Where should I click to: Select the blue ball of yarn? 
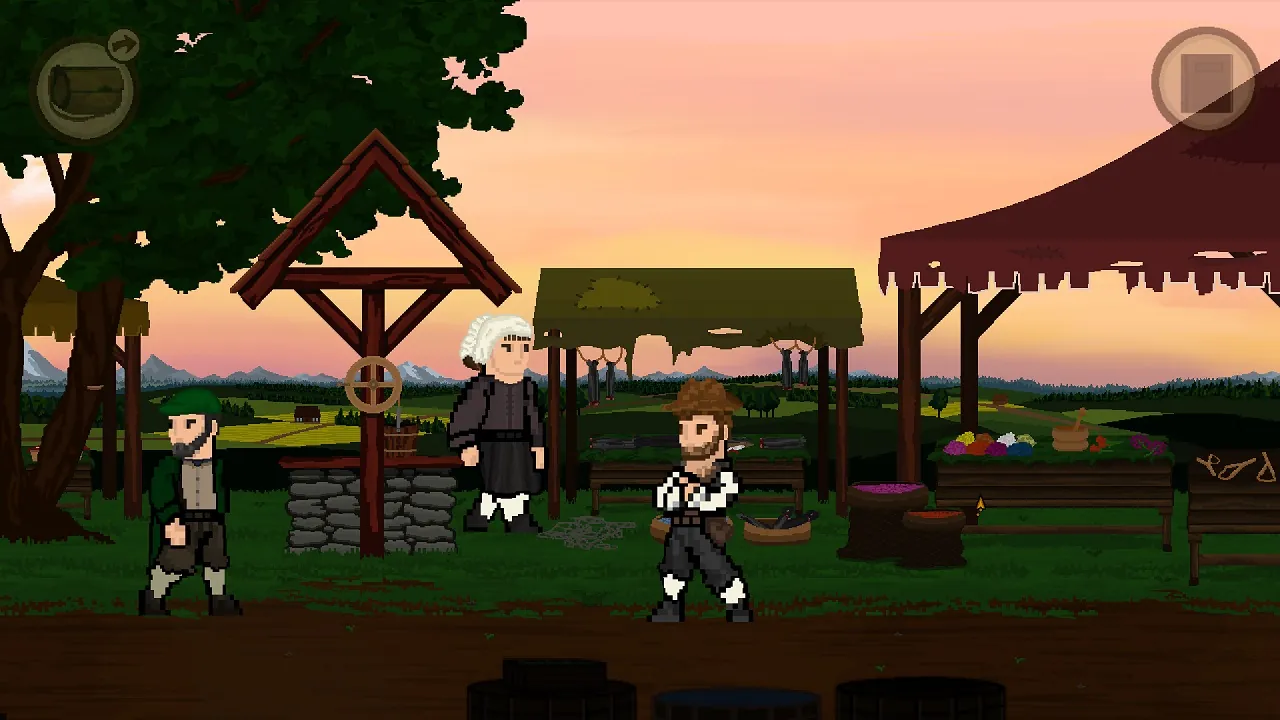coord(1020,448)
